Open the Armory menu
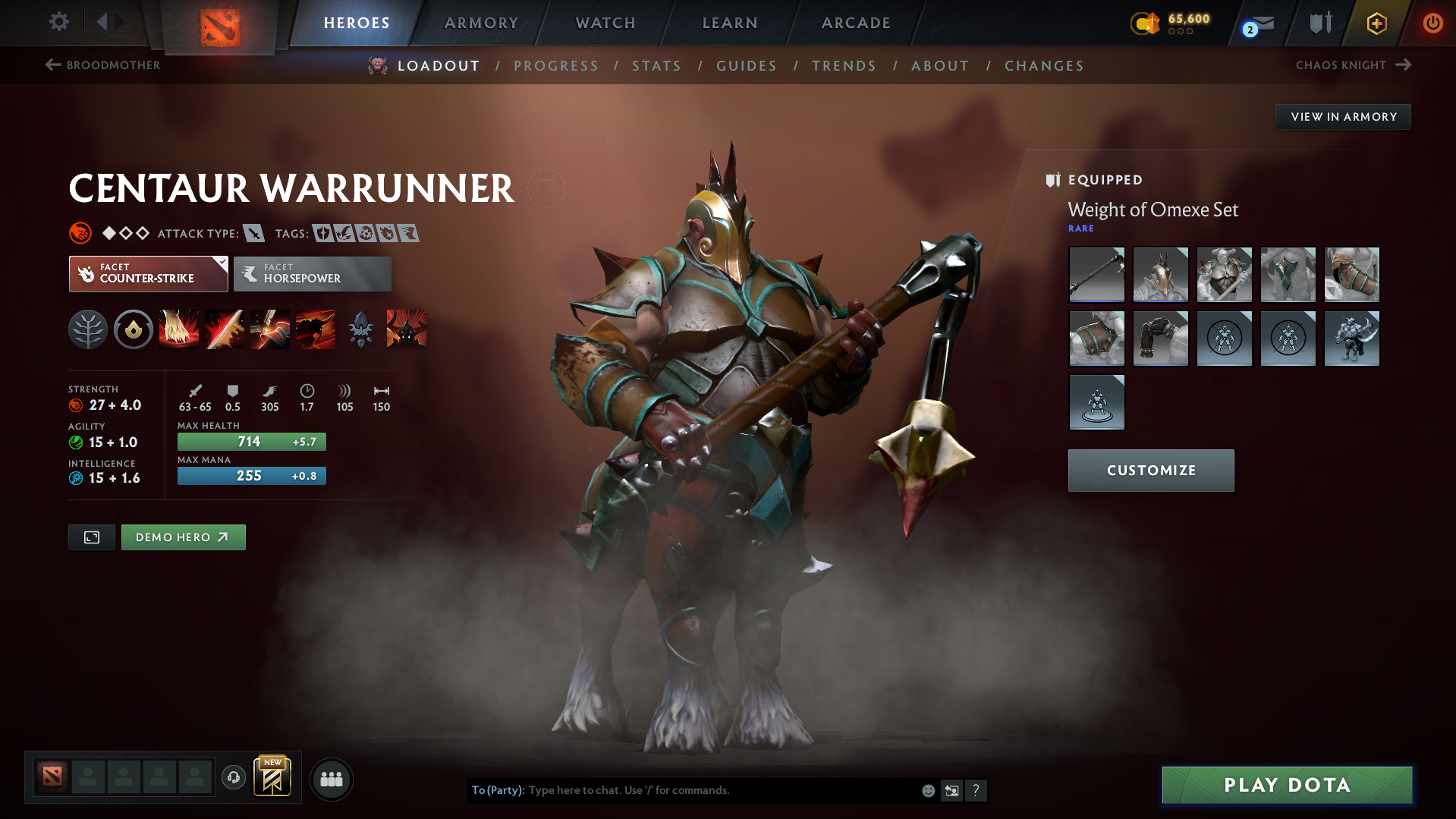Screen dimensions: 1456x819 click(x=481, y=22)
